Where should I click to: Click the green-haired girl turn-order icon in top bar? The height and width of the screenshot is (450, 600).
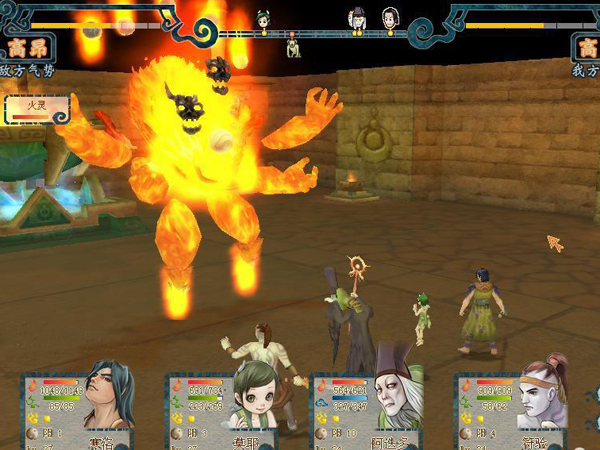(264, 17)
